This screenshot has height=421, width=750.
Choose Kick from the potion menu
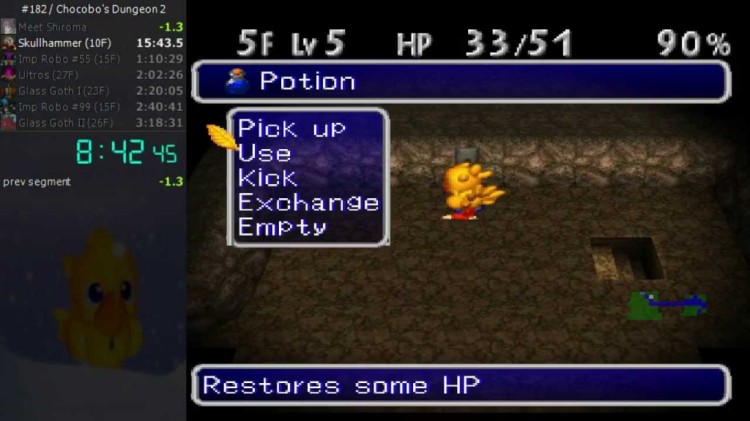[x=267, y=178]
